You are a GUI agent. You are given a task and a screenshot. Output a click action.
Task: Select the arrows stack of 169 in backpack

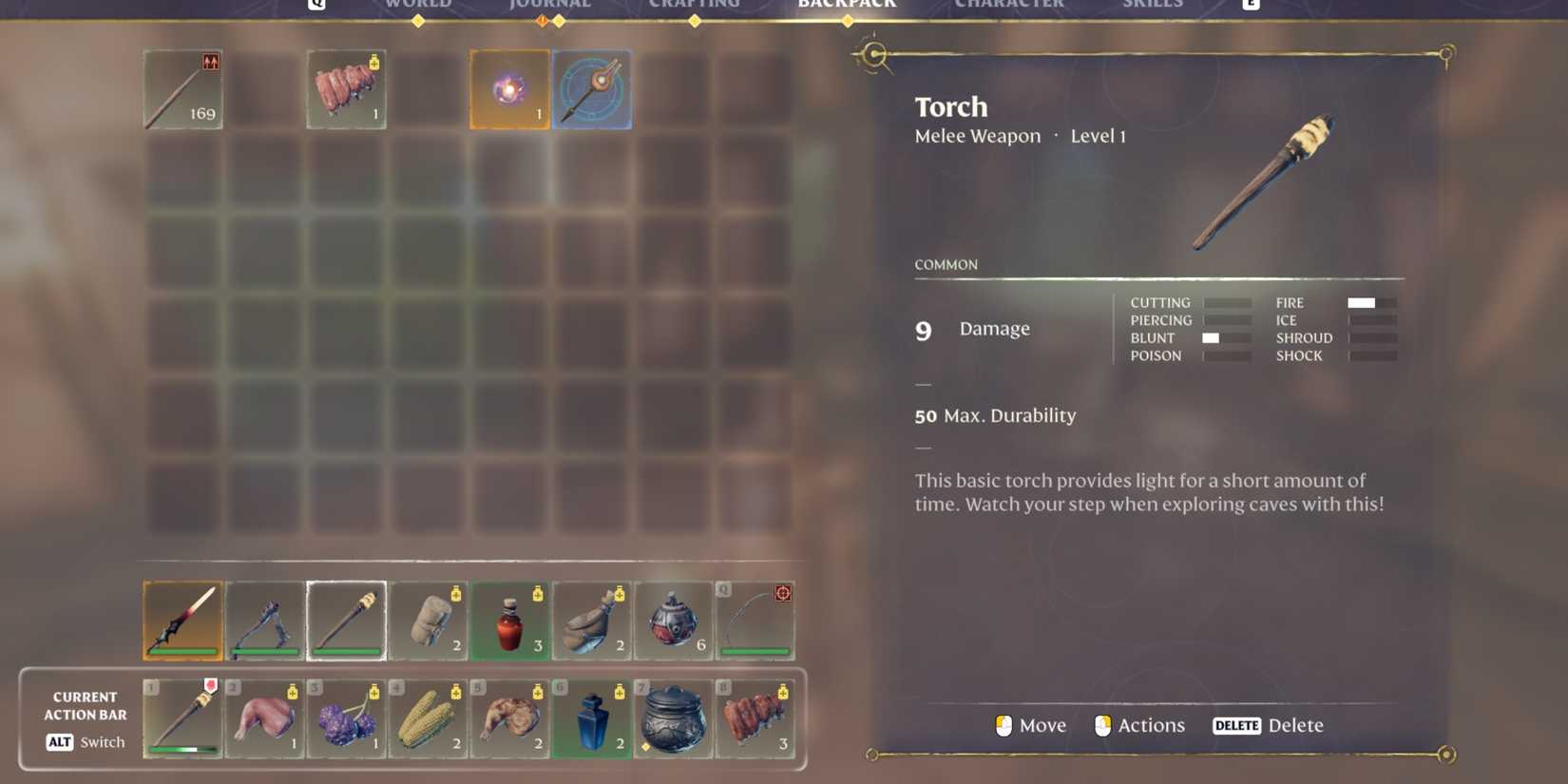click(182, 88)
